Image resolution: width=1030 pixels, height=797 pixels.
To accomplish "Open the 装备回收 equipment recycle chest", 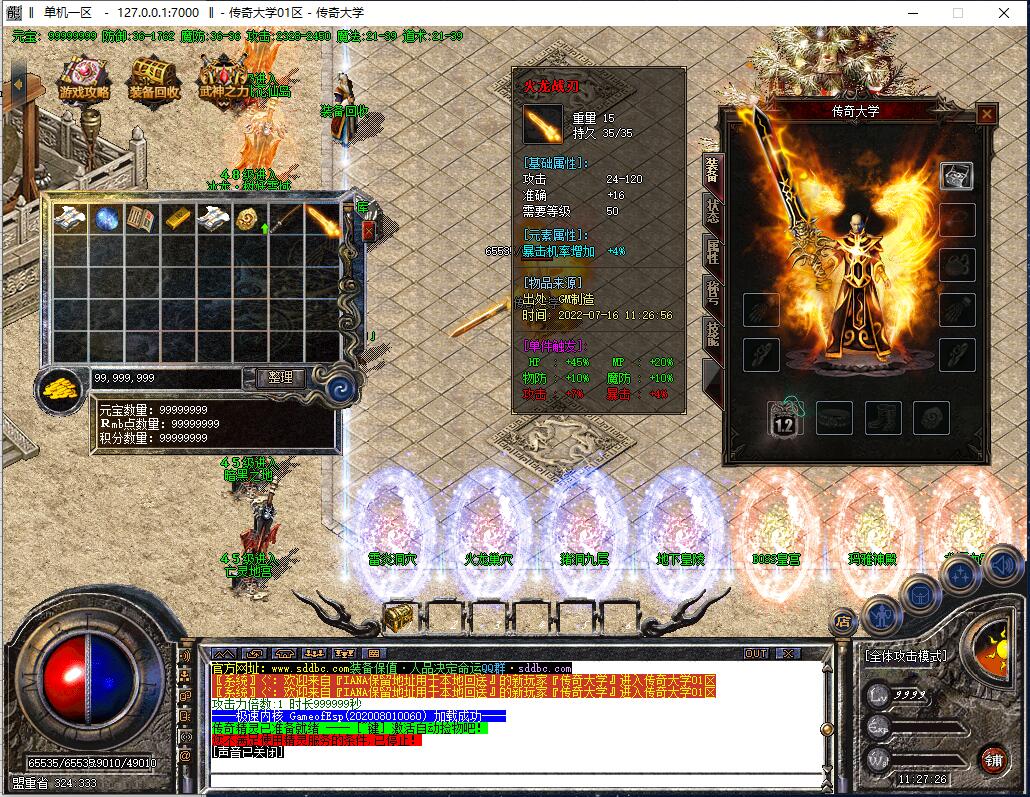I will [154, 77].
